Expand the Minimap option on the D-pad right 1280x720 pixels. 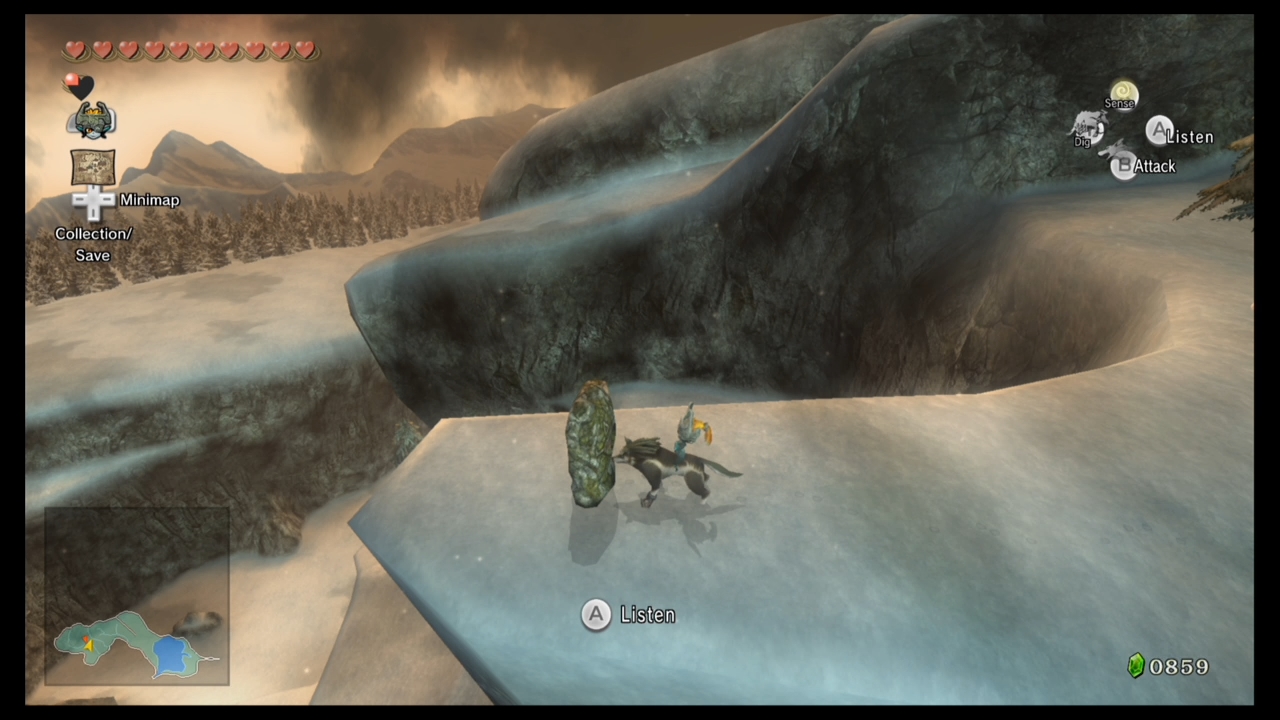108,200
